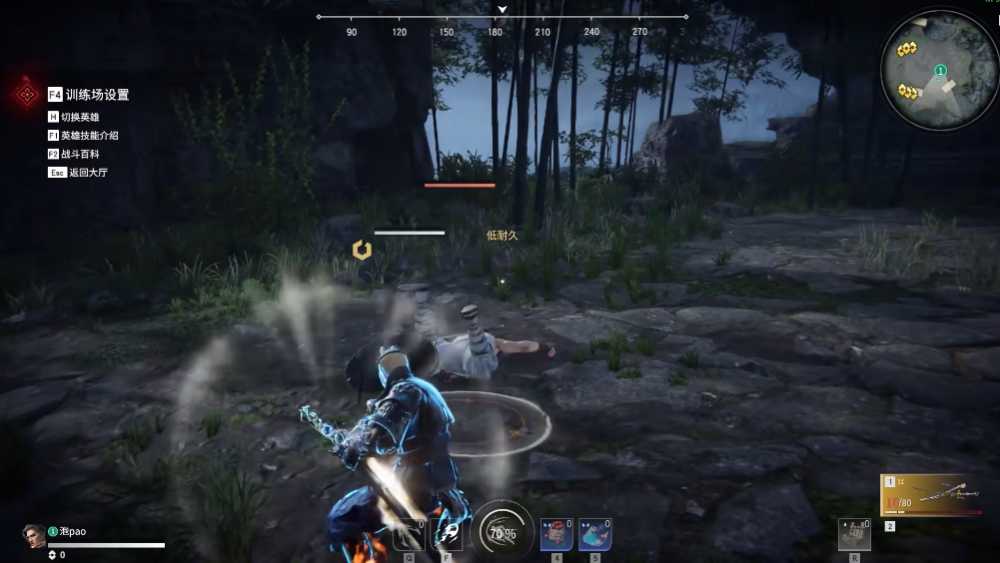Select the equipped weapon card showing 80 durability
1000x563 pixels.
tap(930, 496)
